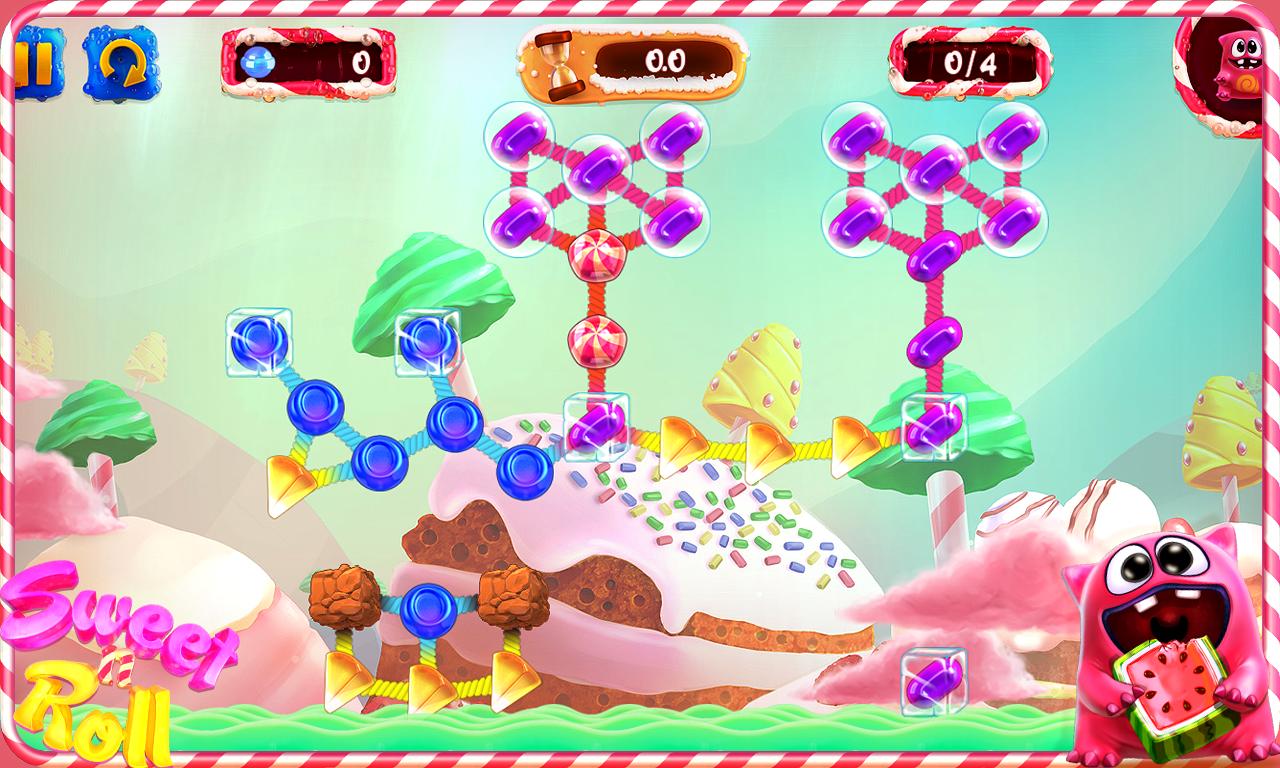Restart the level with the circular arrow button
This screenshot has width=1280, height=768.
[120, 62]
